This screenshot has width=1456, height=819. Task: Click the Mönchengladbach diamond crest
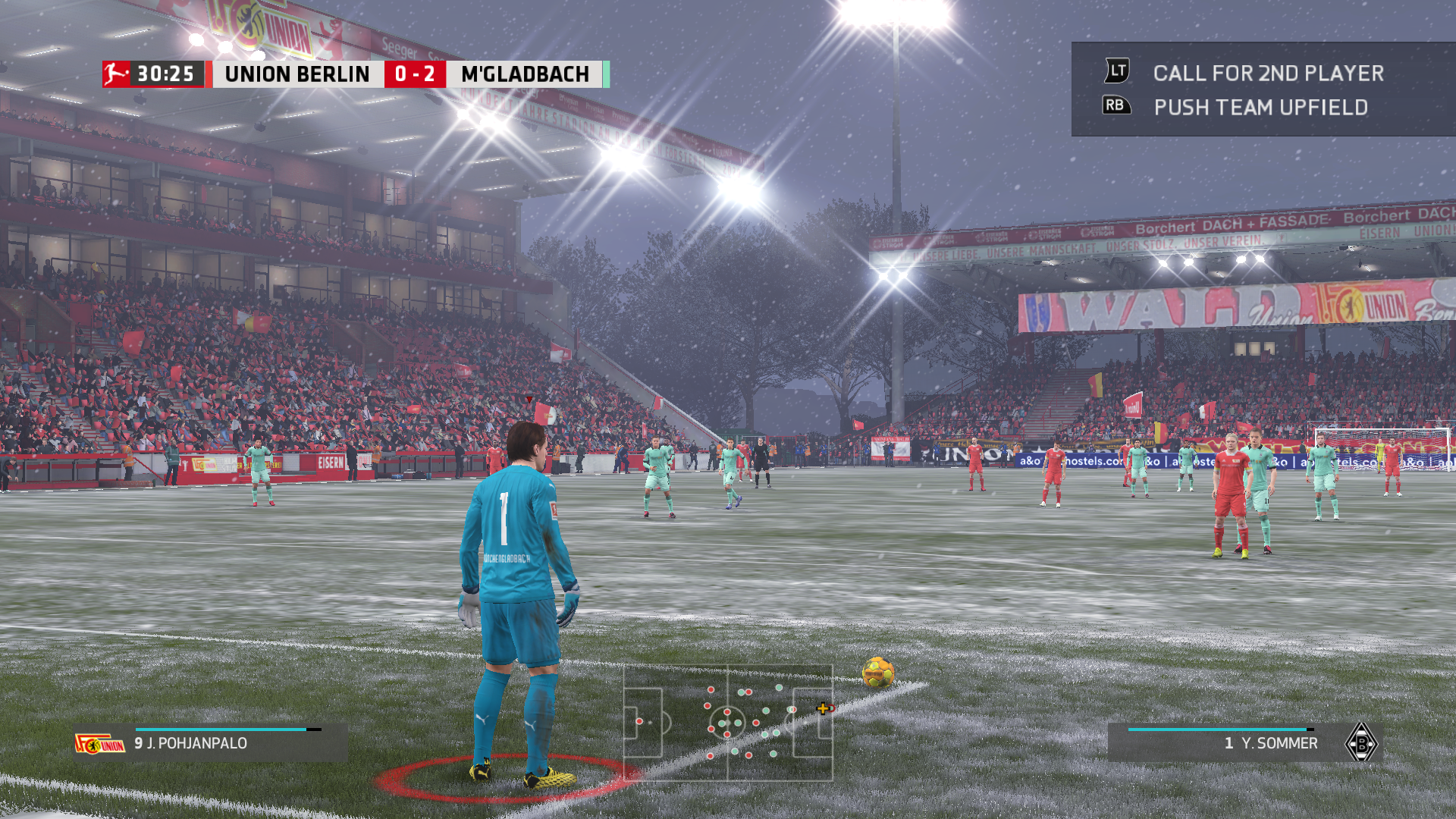[1361, 742]
